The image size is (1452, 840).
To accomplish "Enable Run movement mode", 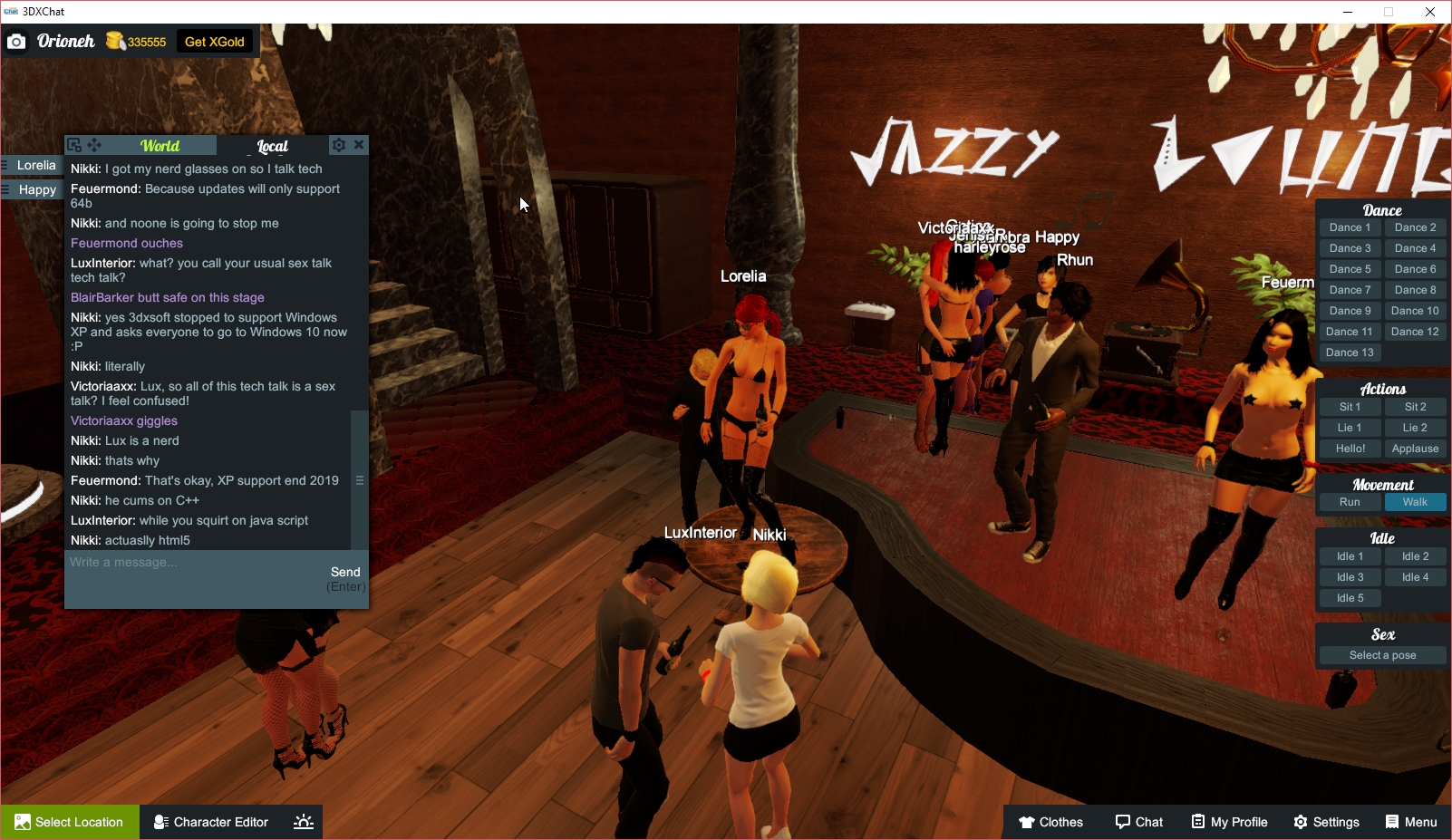I will (1350, 501).
